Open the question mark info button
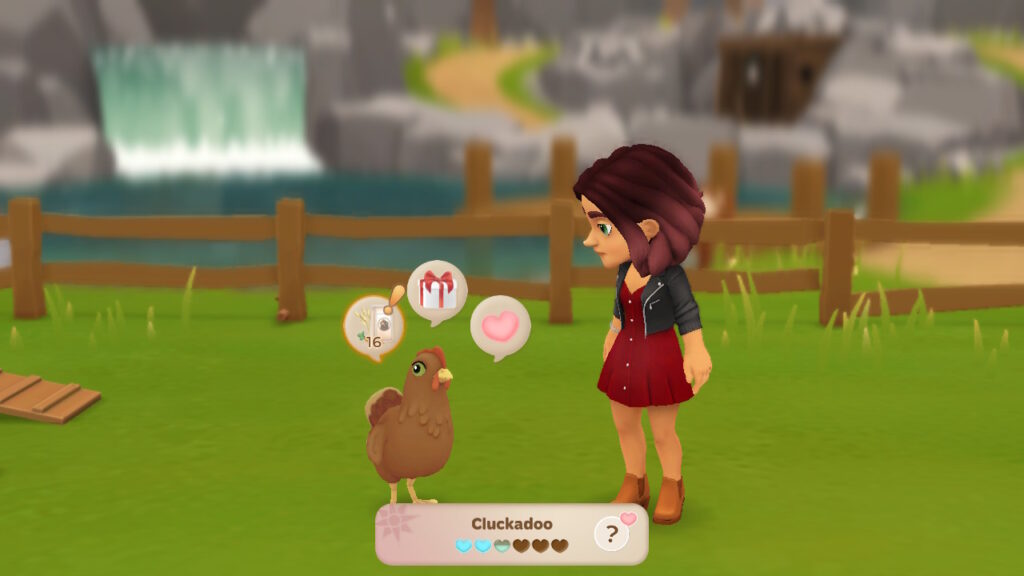The image size is (1024, 576). pyautogui.click(x=611, y=535)
